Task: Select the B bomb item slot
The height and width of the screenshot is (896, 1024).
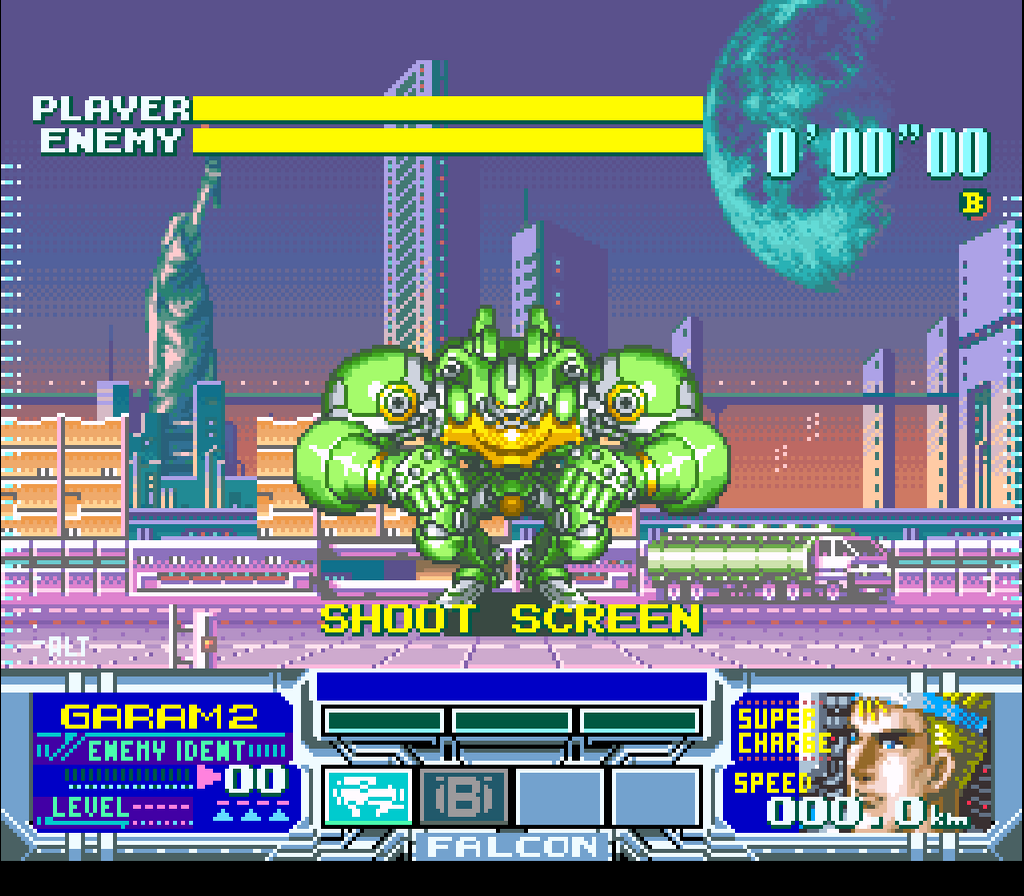Action: (463, 797)
